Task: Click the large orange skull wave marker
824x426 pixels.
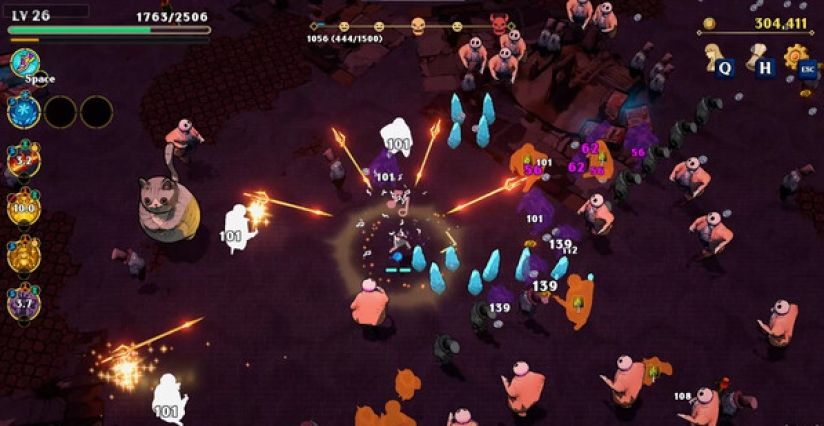Action: (418, 26)
